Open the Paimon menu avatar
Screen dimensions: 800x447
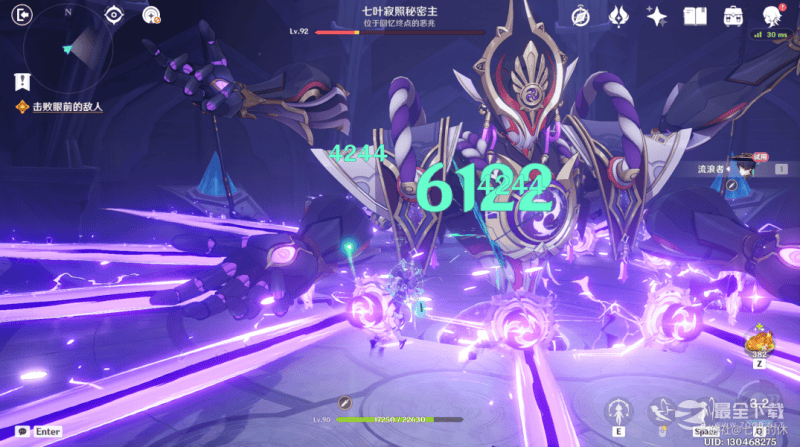click(x=772, y=15)
